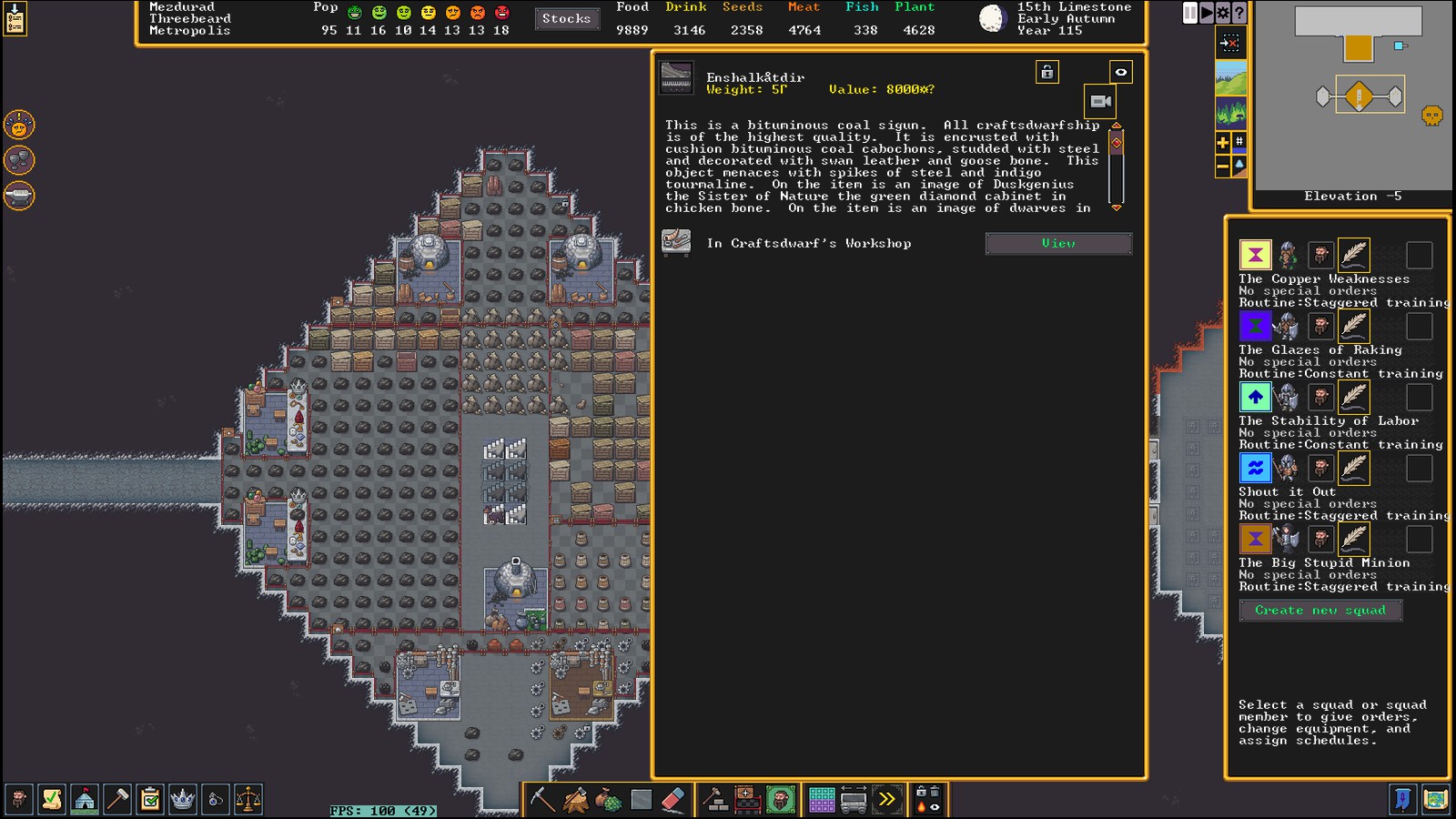Image resolution: width=1456 pixels, height=819 pixels.
Task: Select the tree chopping designation tool
Action: [x=576, y=800]
